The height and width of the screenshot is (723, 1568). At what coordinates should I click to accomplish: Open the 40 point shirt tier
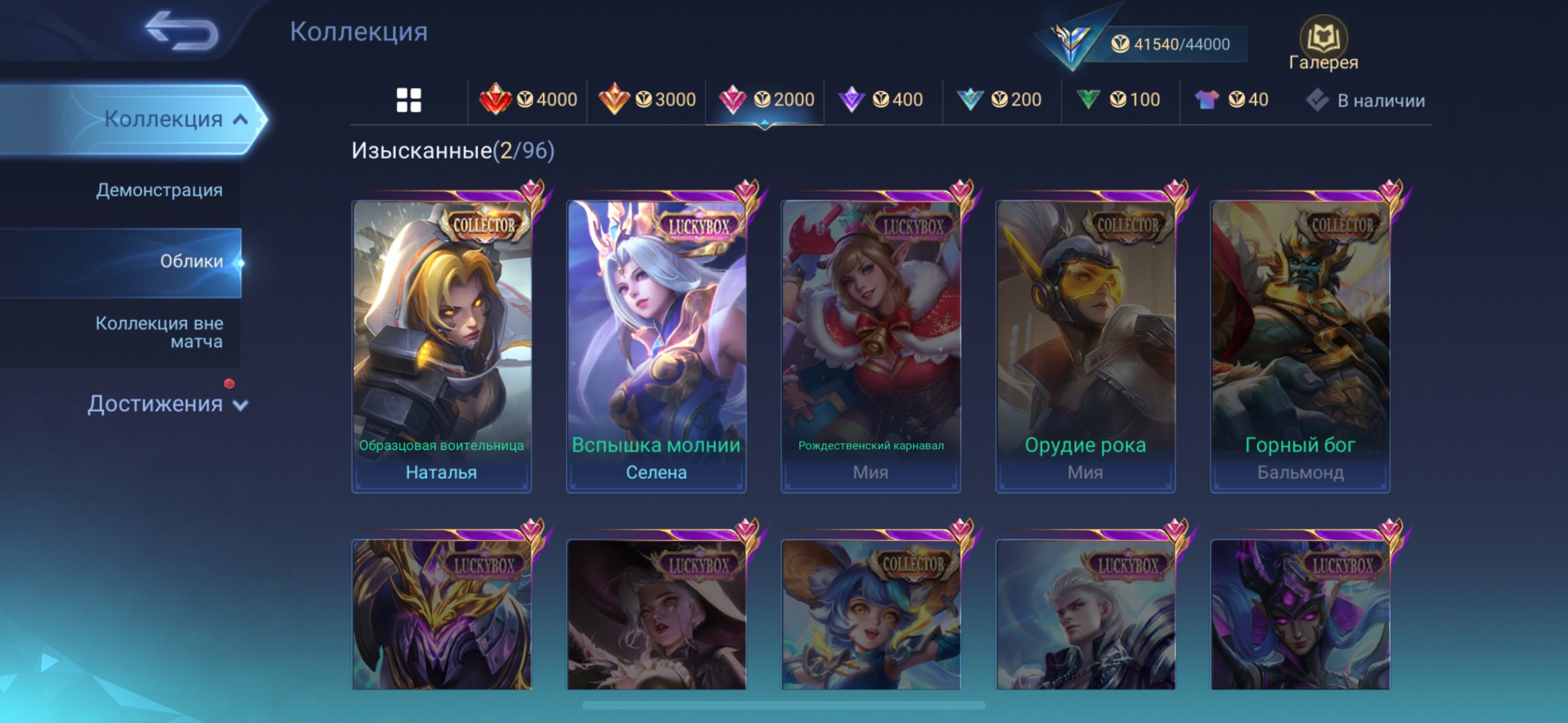1232,99
